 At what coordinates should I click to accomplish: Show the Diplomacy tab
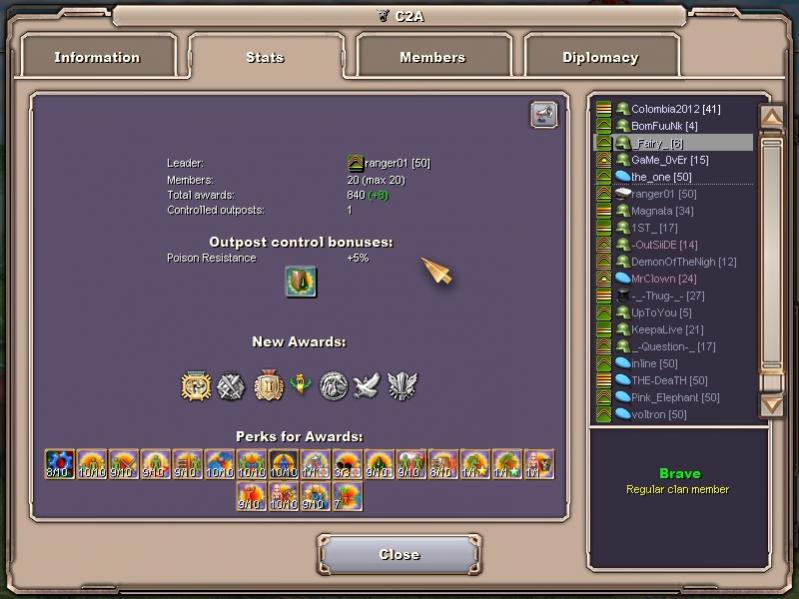pyautogui.click(x=600, y=57)
